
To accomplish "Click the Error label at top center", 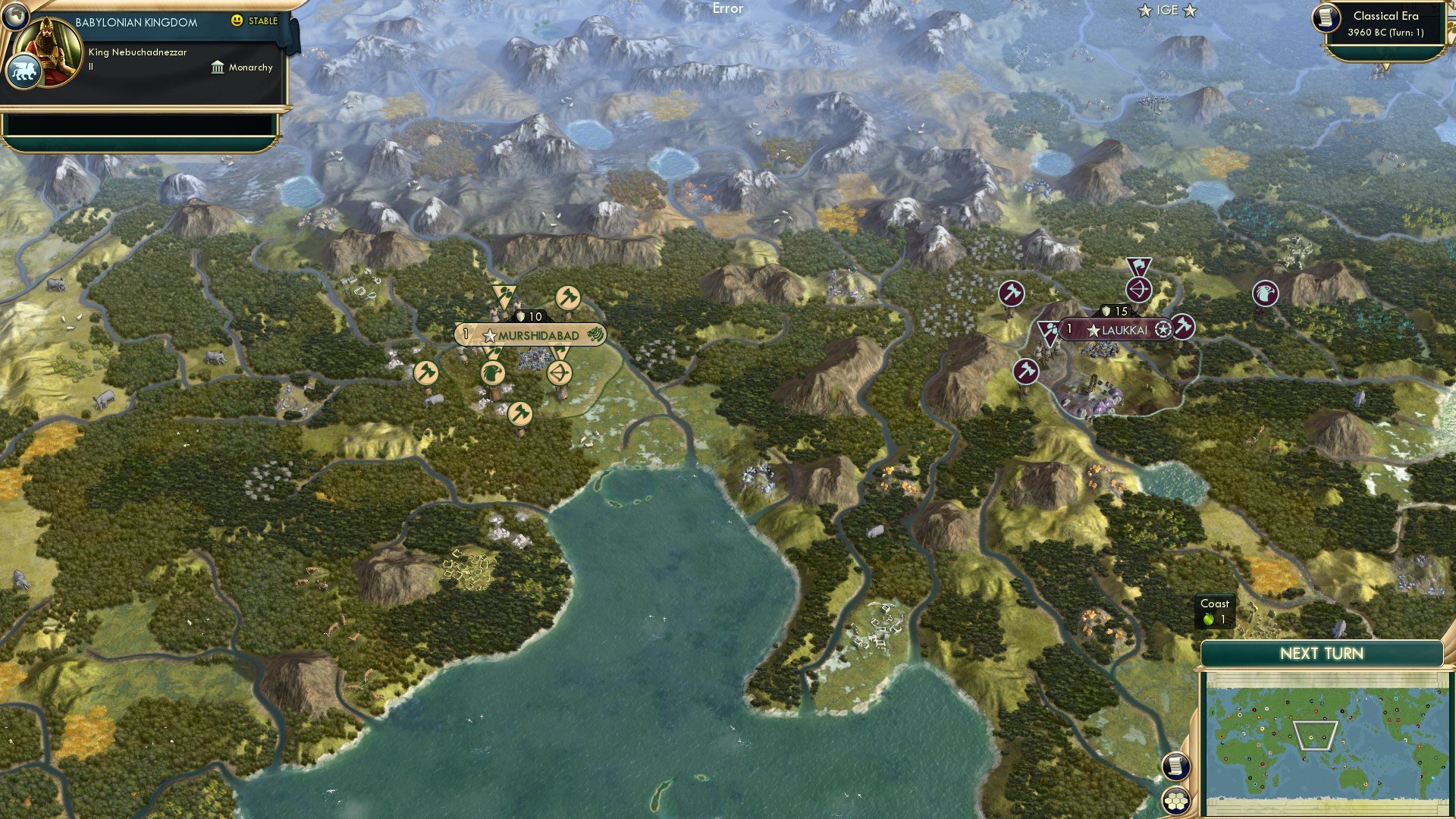I will [x=727, y=9].
